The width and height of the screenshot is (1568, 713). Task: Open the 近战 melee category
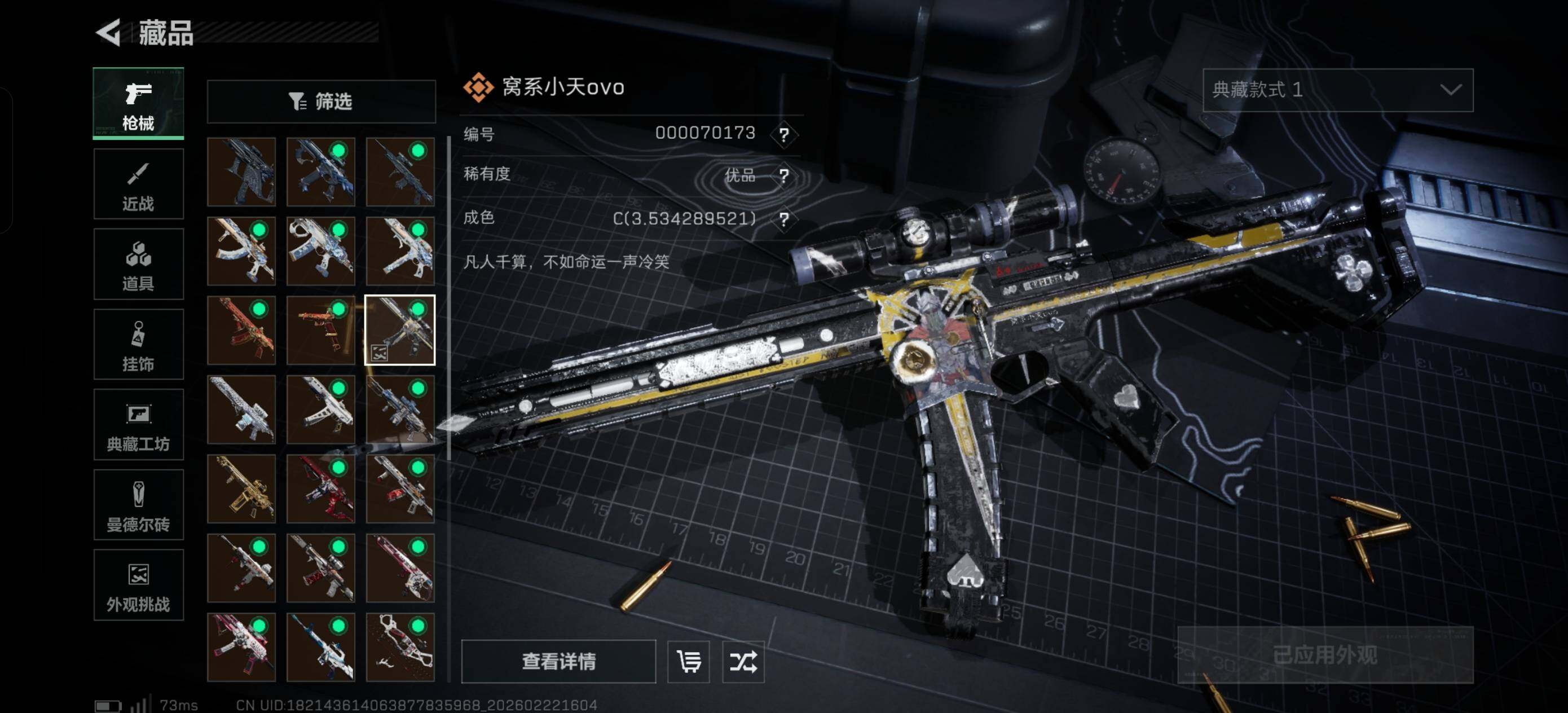[138, 184]
